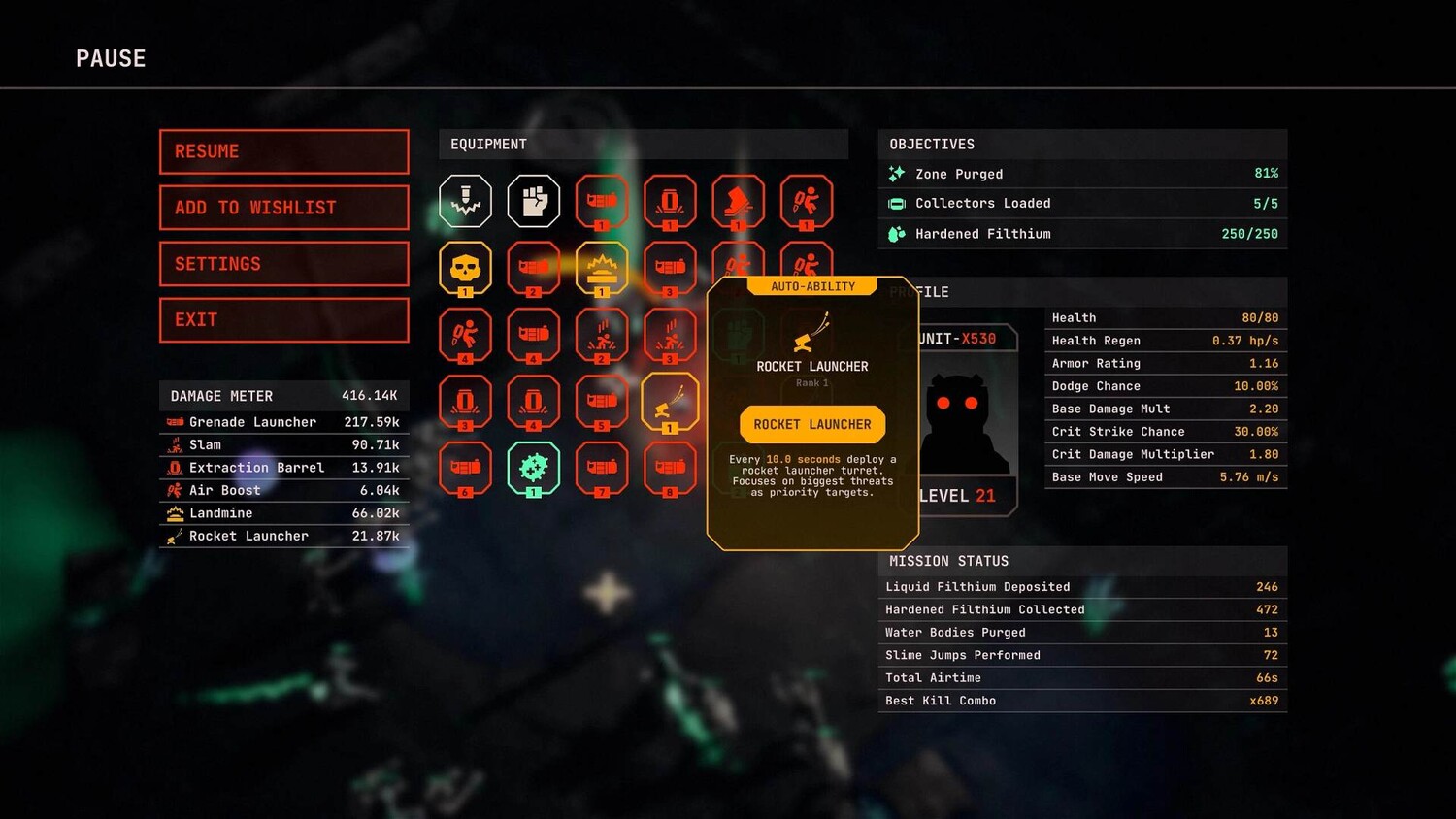Pick the white fist equipment icon
Viewport: 1456px width, 819px height.
[x=533, y=201]
